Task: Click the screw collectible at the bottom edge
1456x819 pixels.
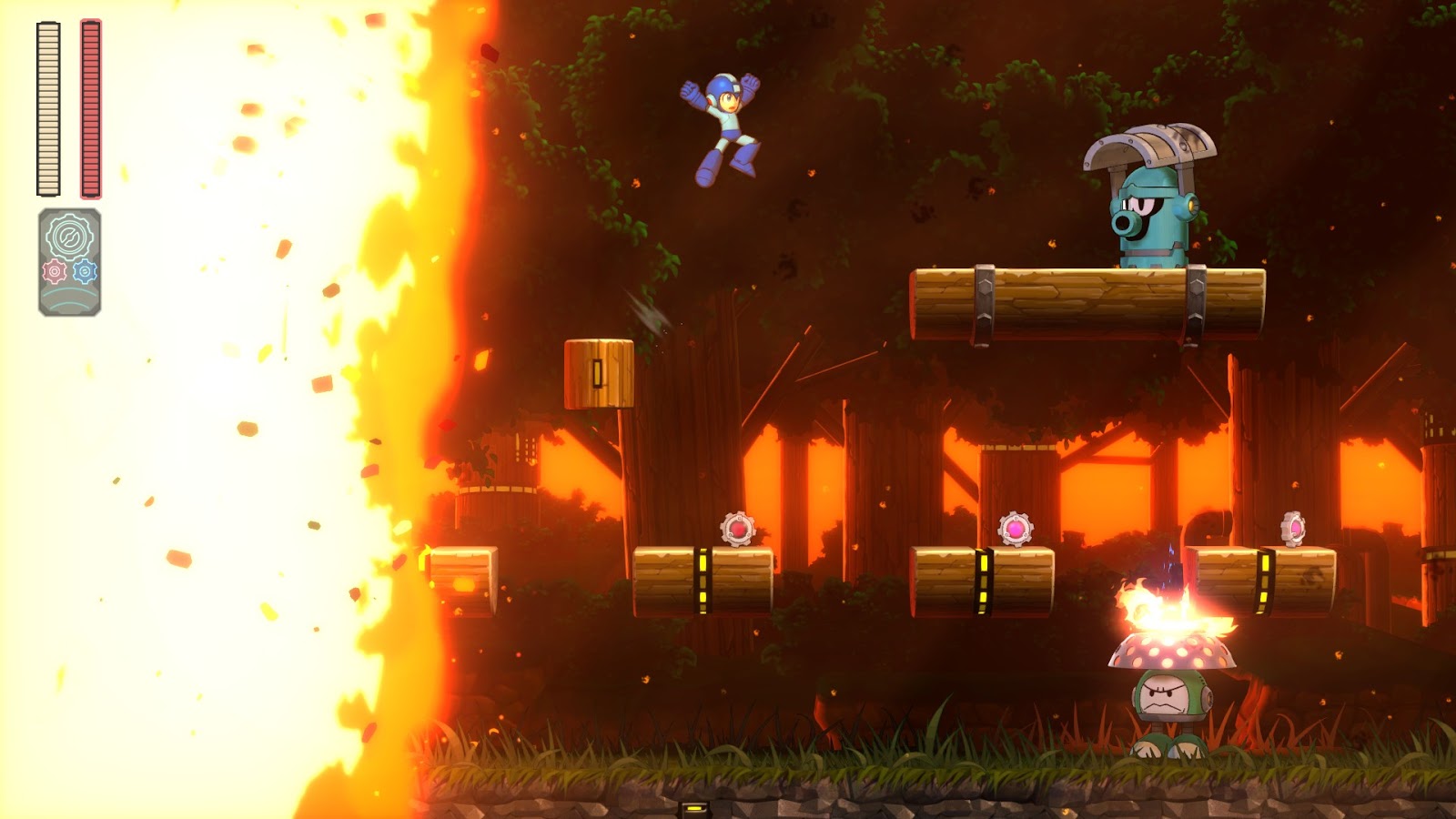Action: 693,810
